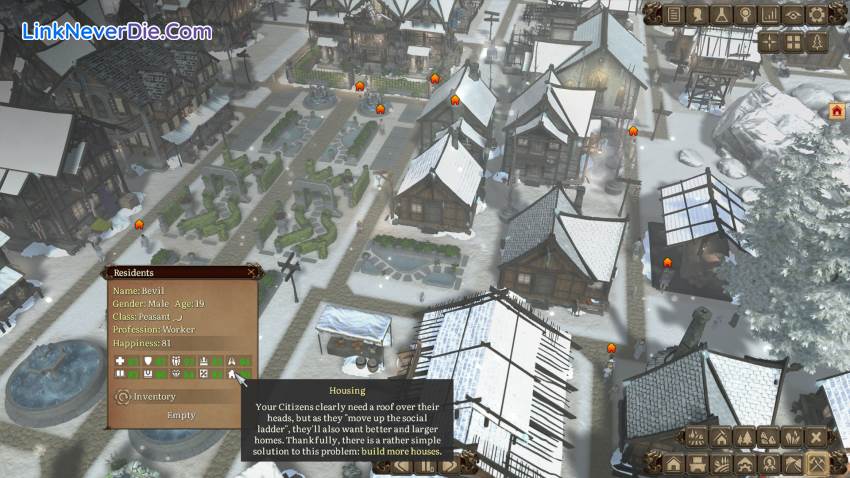This screenshot has height=478, width=850.
Task: Open the award ribbon menu
Action: point(745,14)
